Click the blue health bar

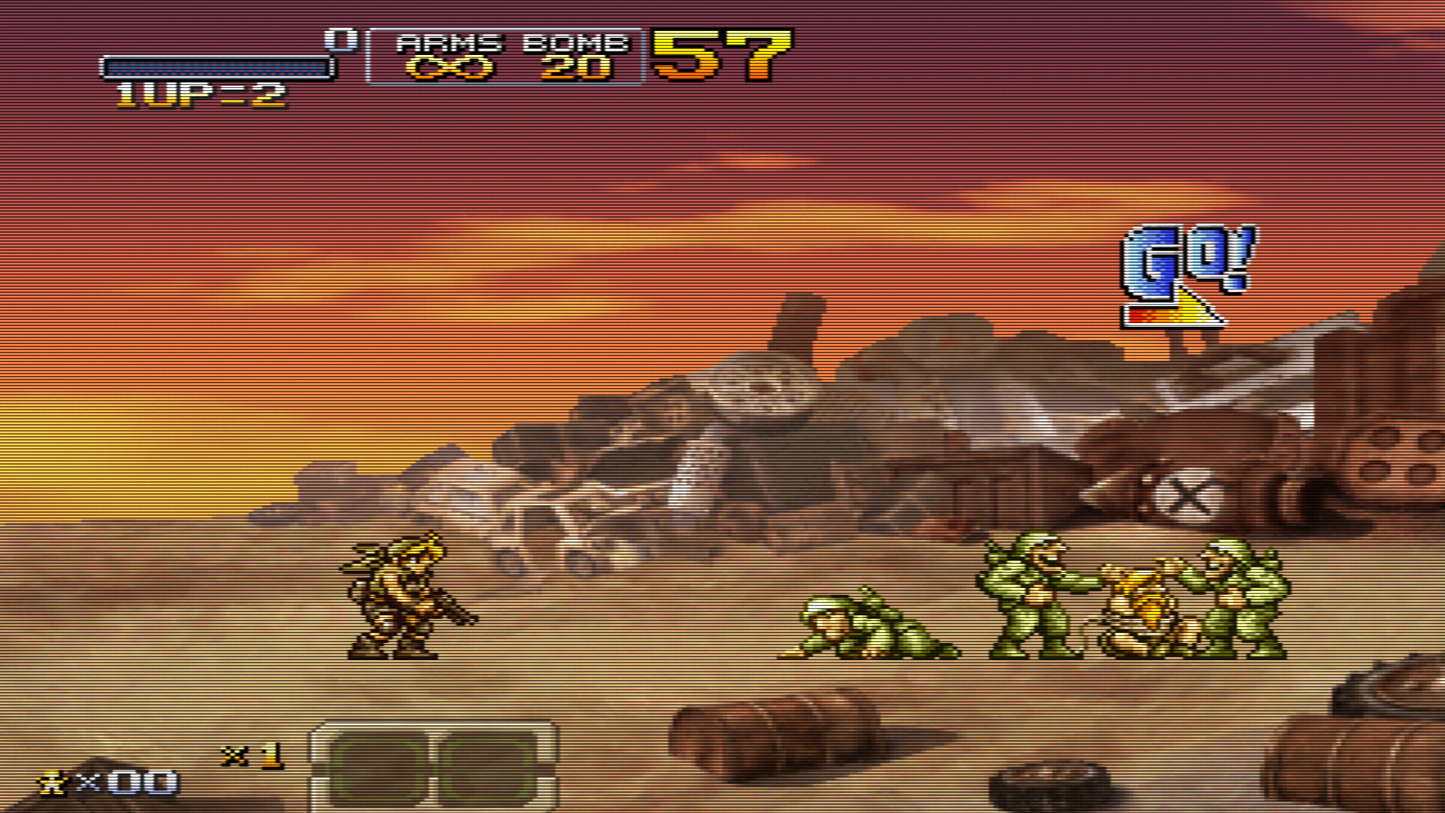(x=214, y=67)
